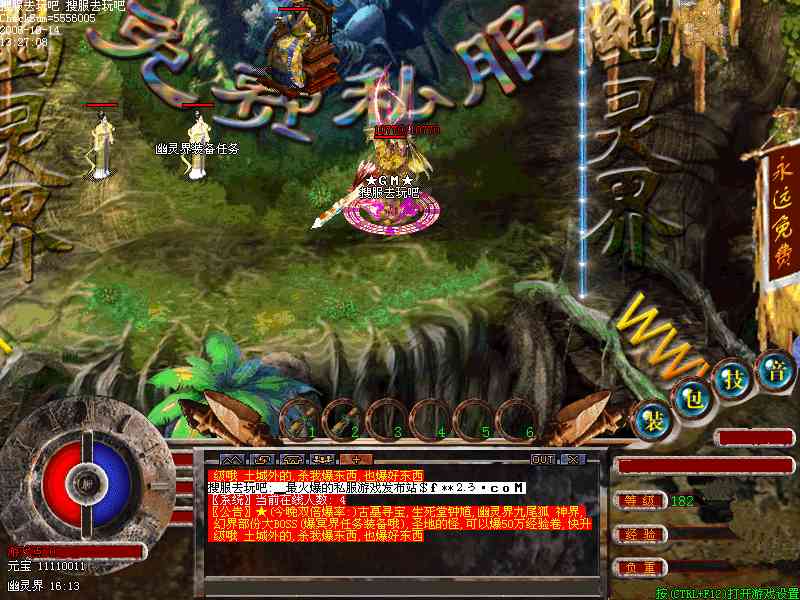This screenshot has height=600, width=800.
Task: Open the equipment panel (装) button
Action: pos(651,420)
